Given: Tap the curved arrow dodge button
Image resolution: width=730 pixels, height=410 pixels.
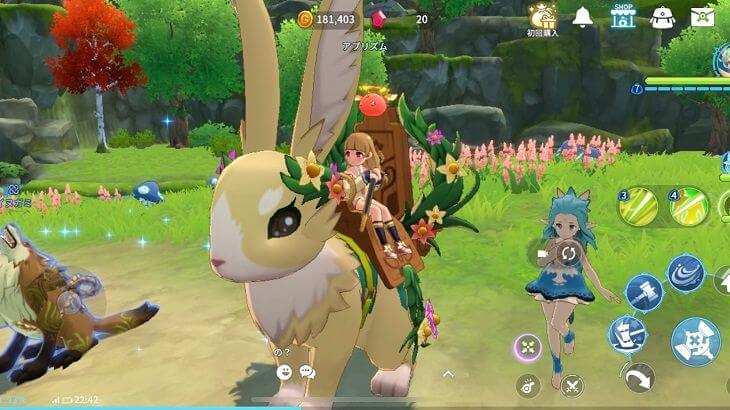Looking at the screenshot, I should (637, 378).
